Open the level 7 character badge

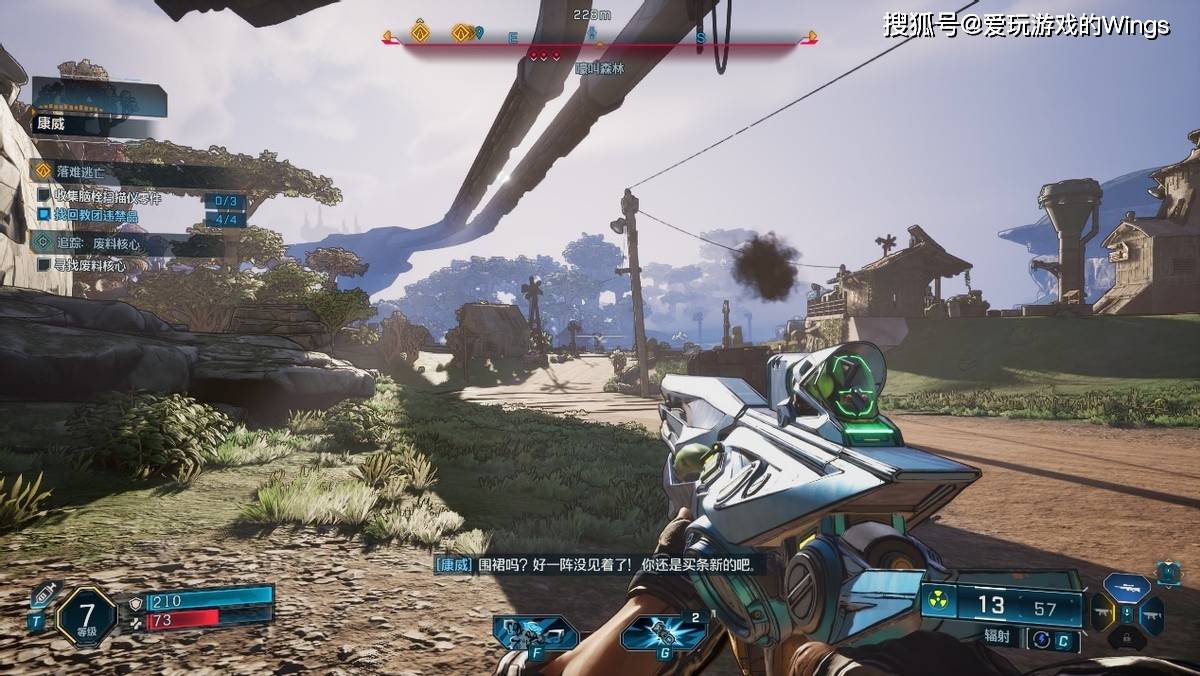pyautogui.click(x=86, y=615)
